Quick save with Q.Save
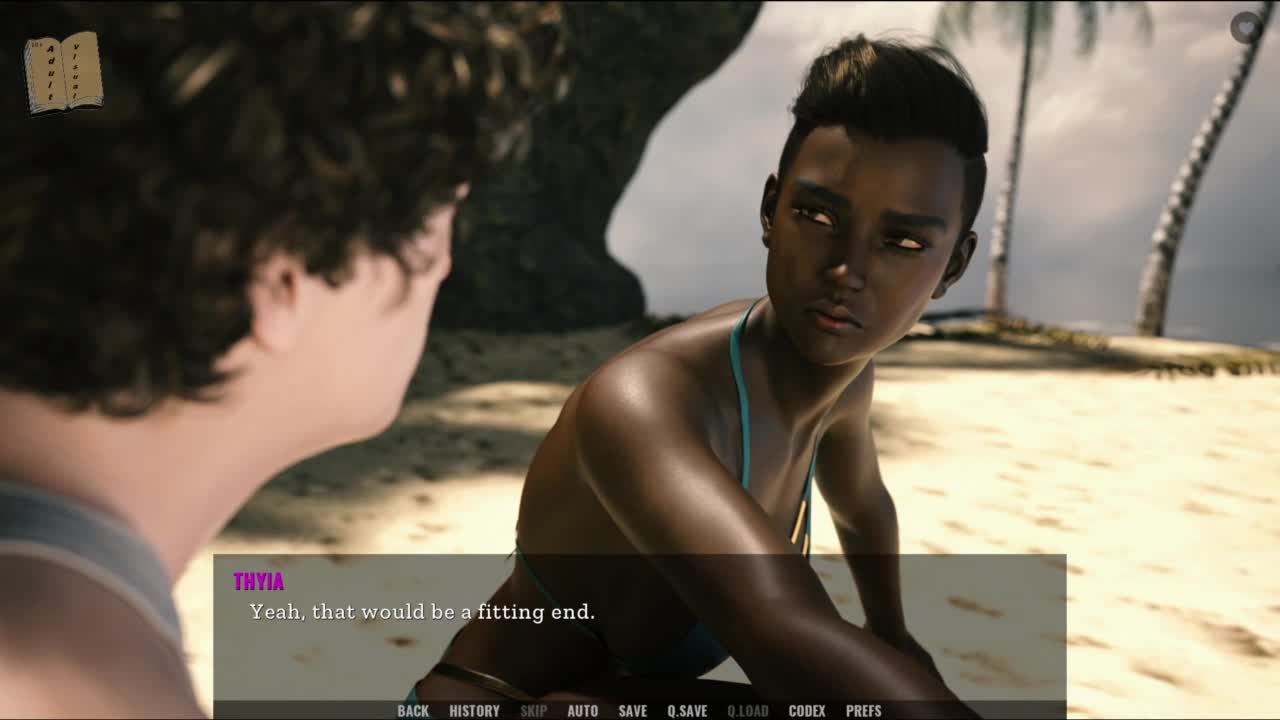The height and width of the screenshot is (720, 1280). 687,711
